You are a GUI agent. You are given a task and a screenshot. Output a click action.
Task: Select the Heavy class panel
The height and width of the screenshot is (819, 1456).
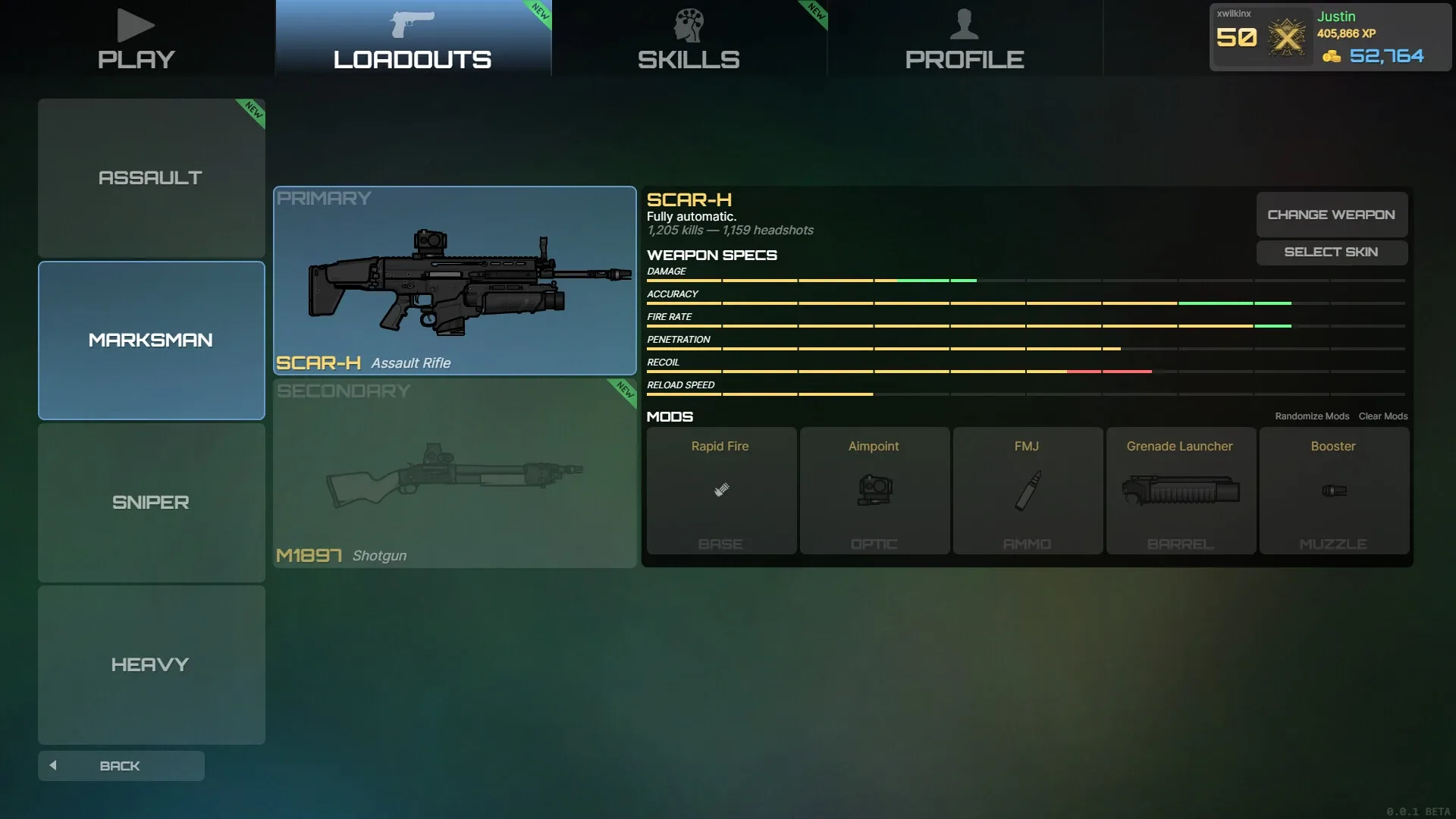(x=150, y=664)
